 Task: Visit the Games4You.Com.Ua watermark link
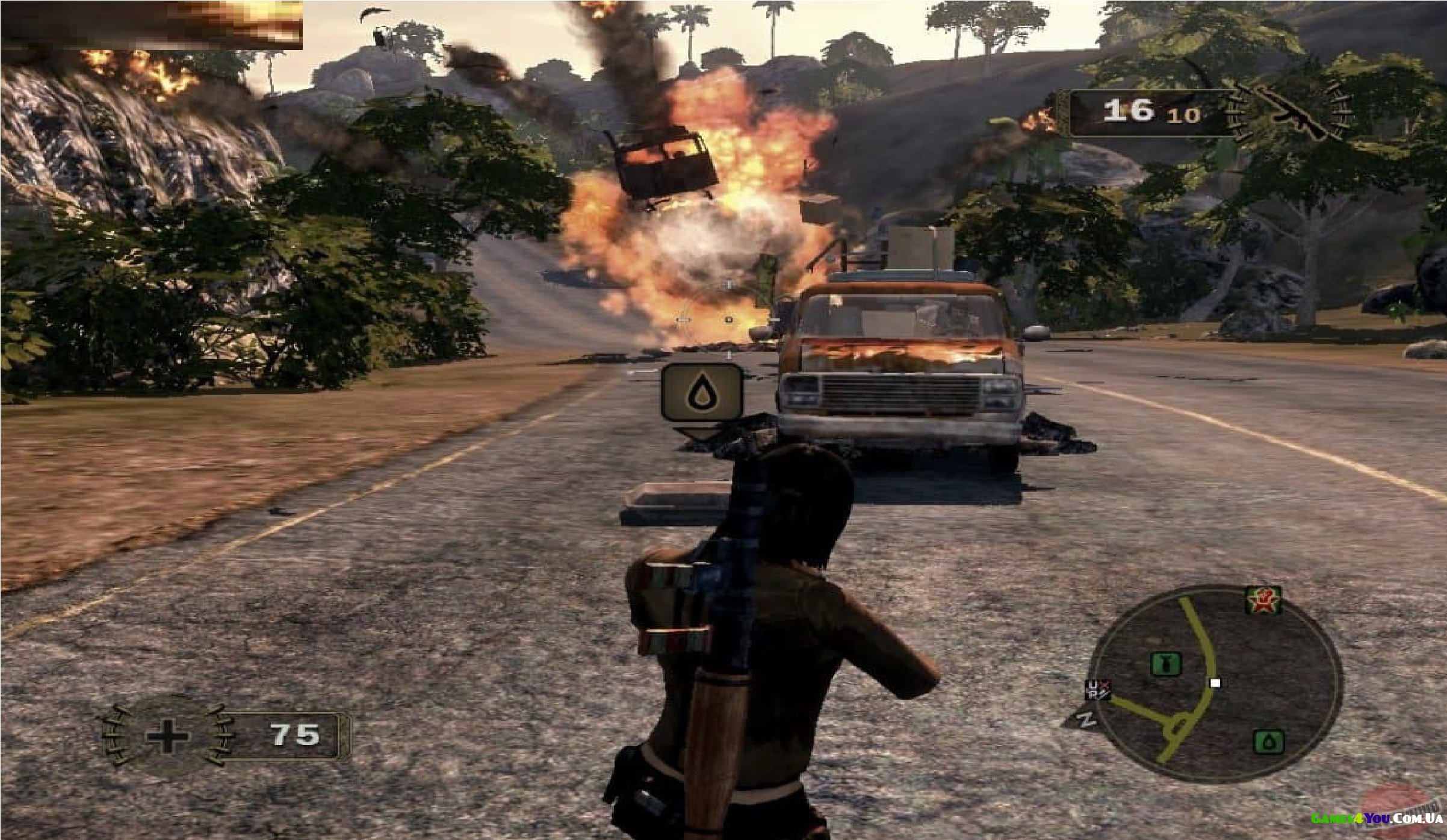coord(1376,819)
